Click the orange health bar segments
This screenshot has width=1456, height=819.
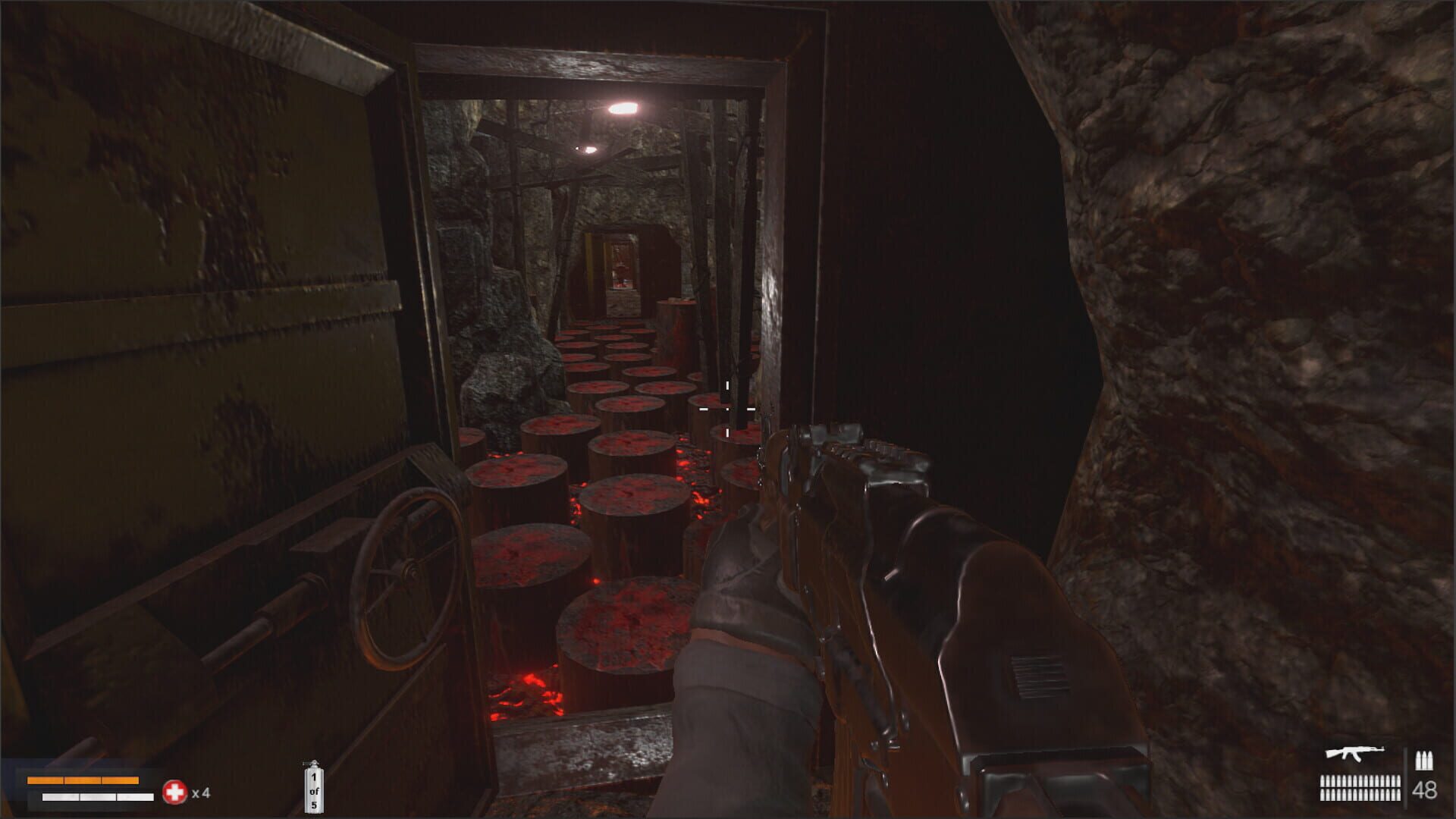point(83,780)
